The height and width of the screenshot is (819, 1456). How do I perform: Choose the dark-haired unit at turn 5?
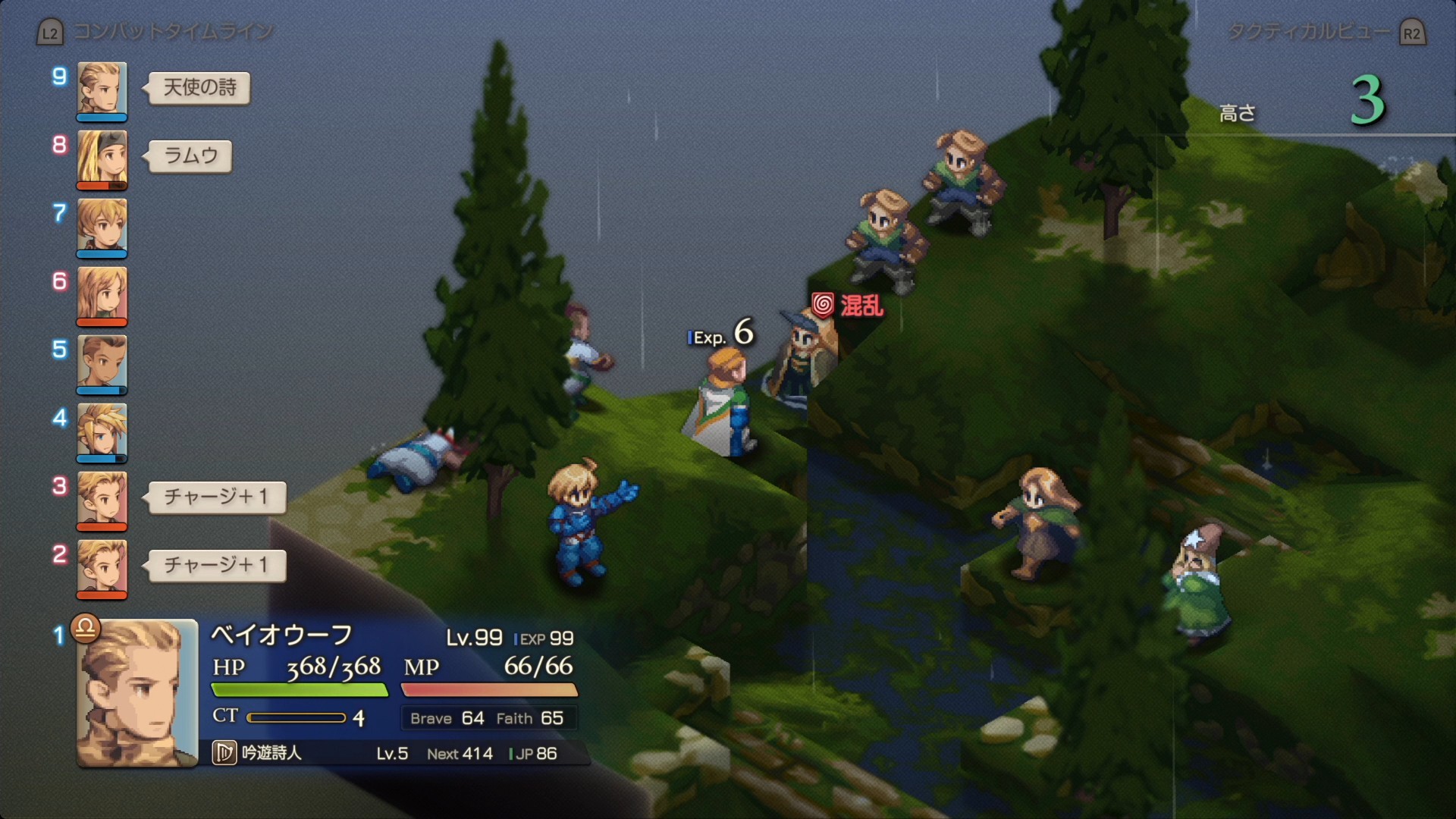(x=102, y=362)
